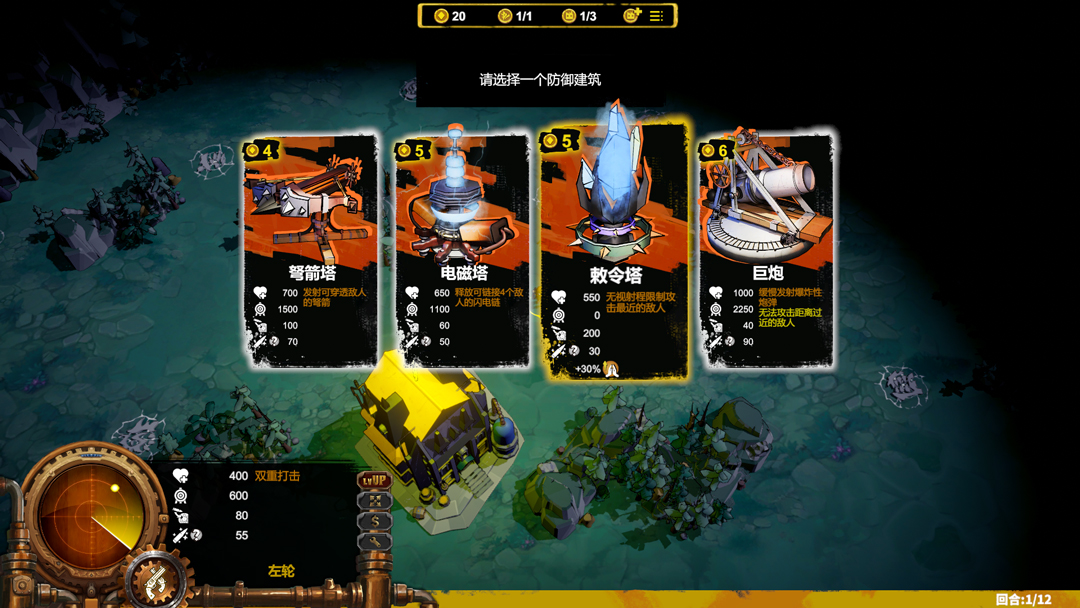This screenshot has width=1080, height=608.
Task: Choose the 巨炮 giant cannon card
Action: (767, 250)
